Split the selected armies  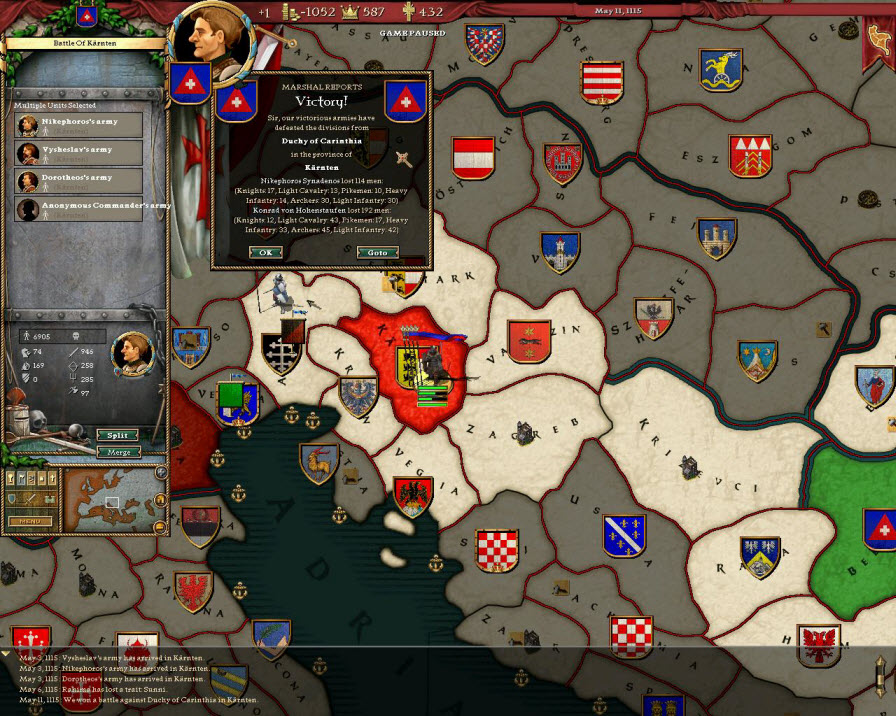pyautogui.click(x=118, y=436)
